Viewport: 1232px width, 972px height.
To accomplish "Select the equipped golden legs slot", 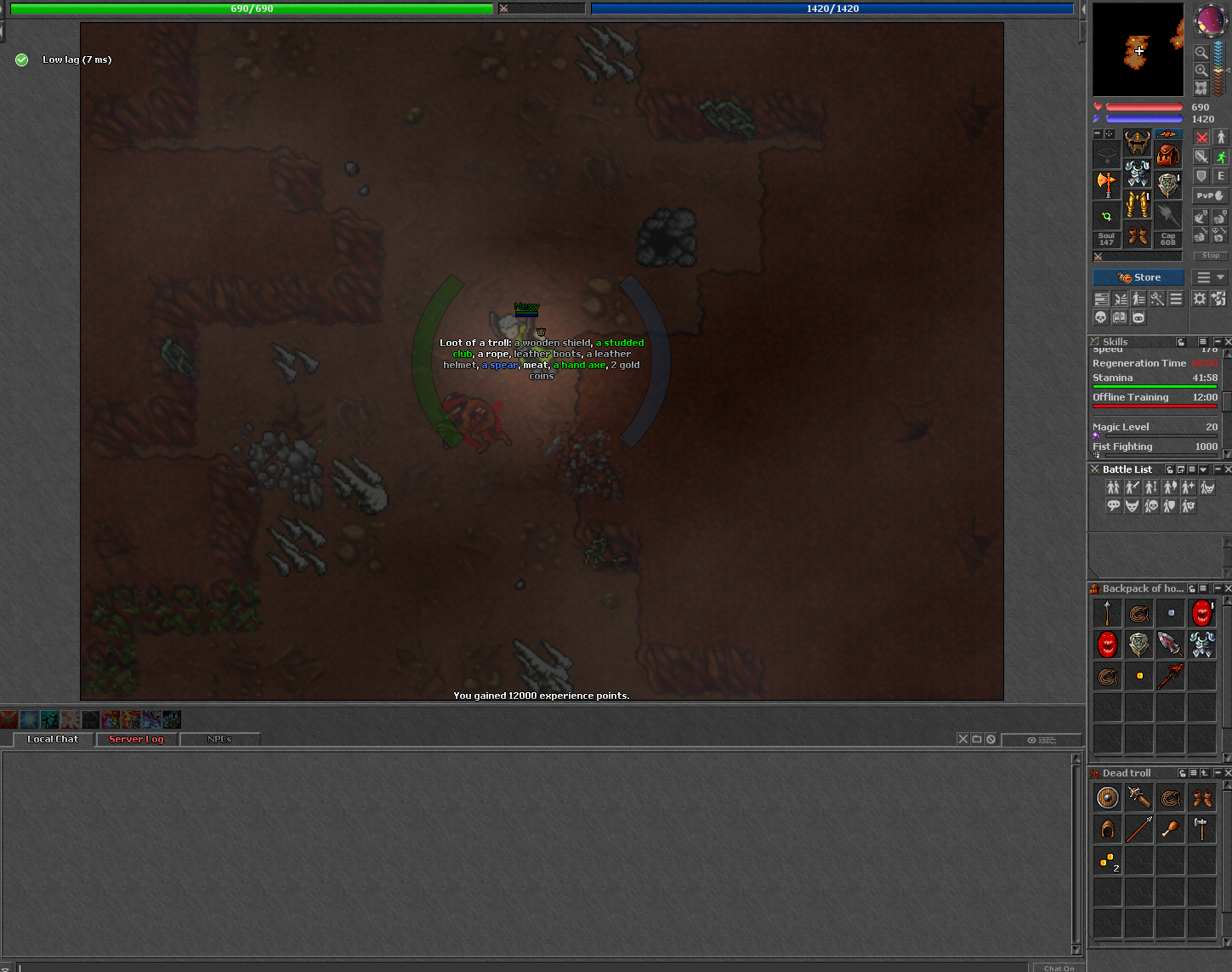I will (1138, 204).
